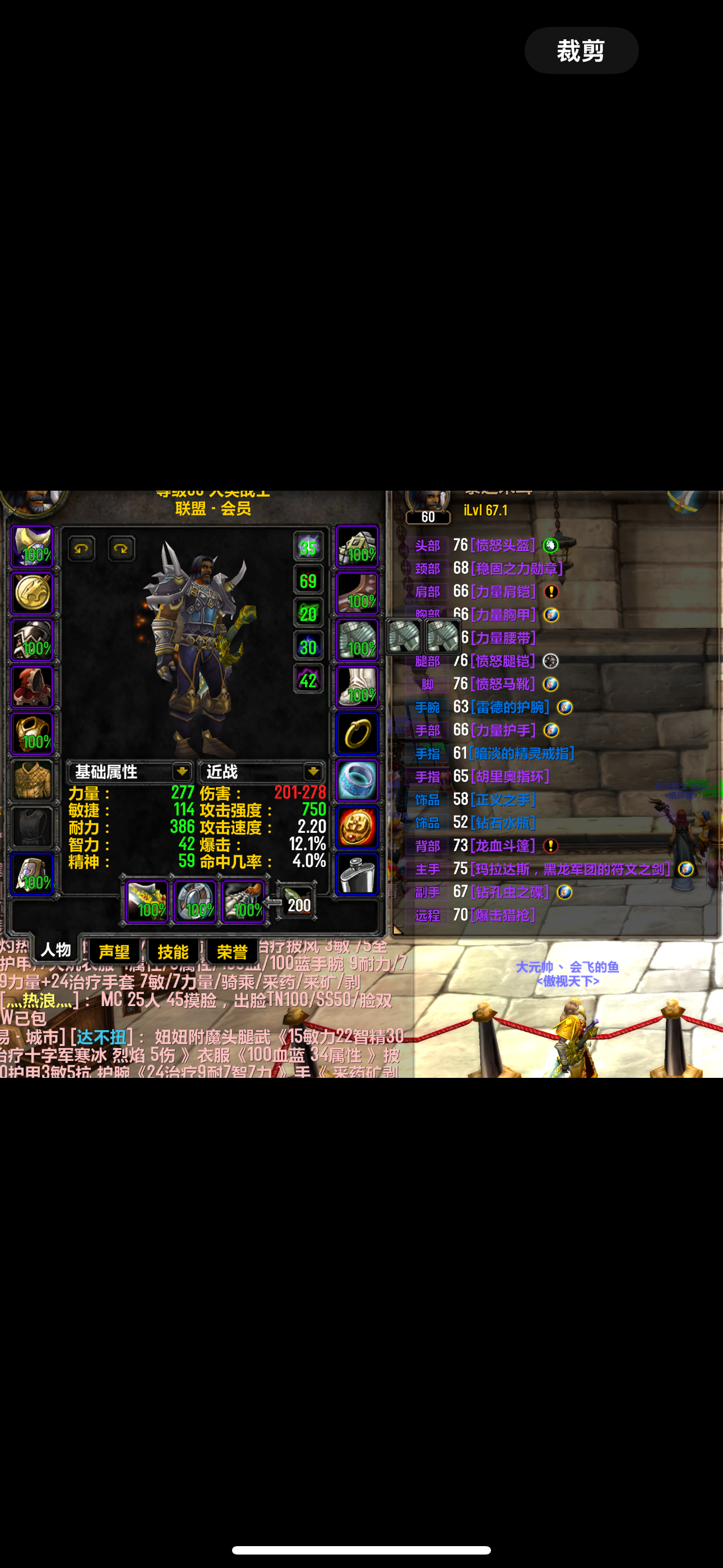Select the main-hand sword slot
The width and height of the screenshot is (723, 1568).
[147, 901]
